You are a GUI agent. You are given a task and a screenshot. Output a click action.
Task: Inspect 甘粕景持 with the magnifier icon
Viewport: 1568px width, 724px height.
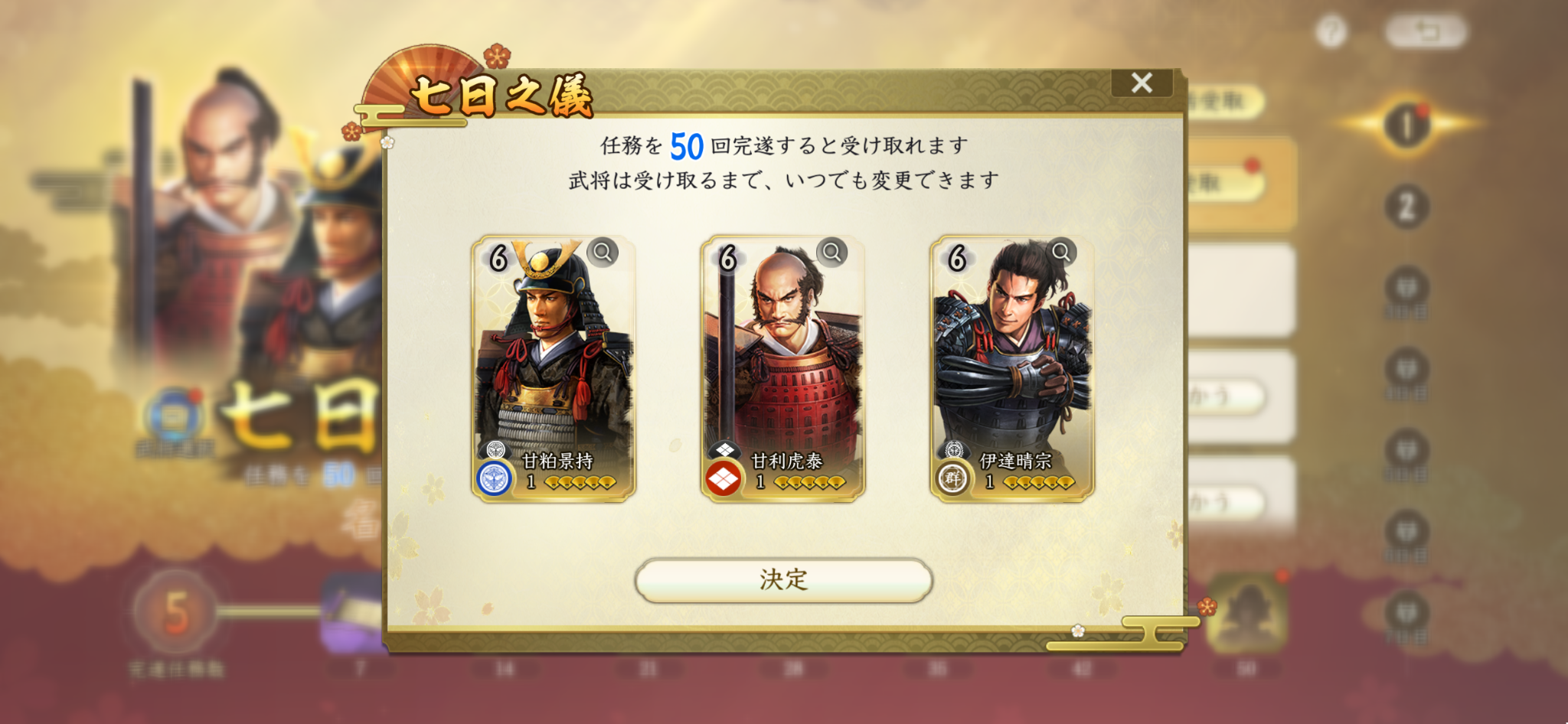coord(603,252)
